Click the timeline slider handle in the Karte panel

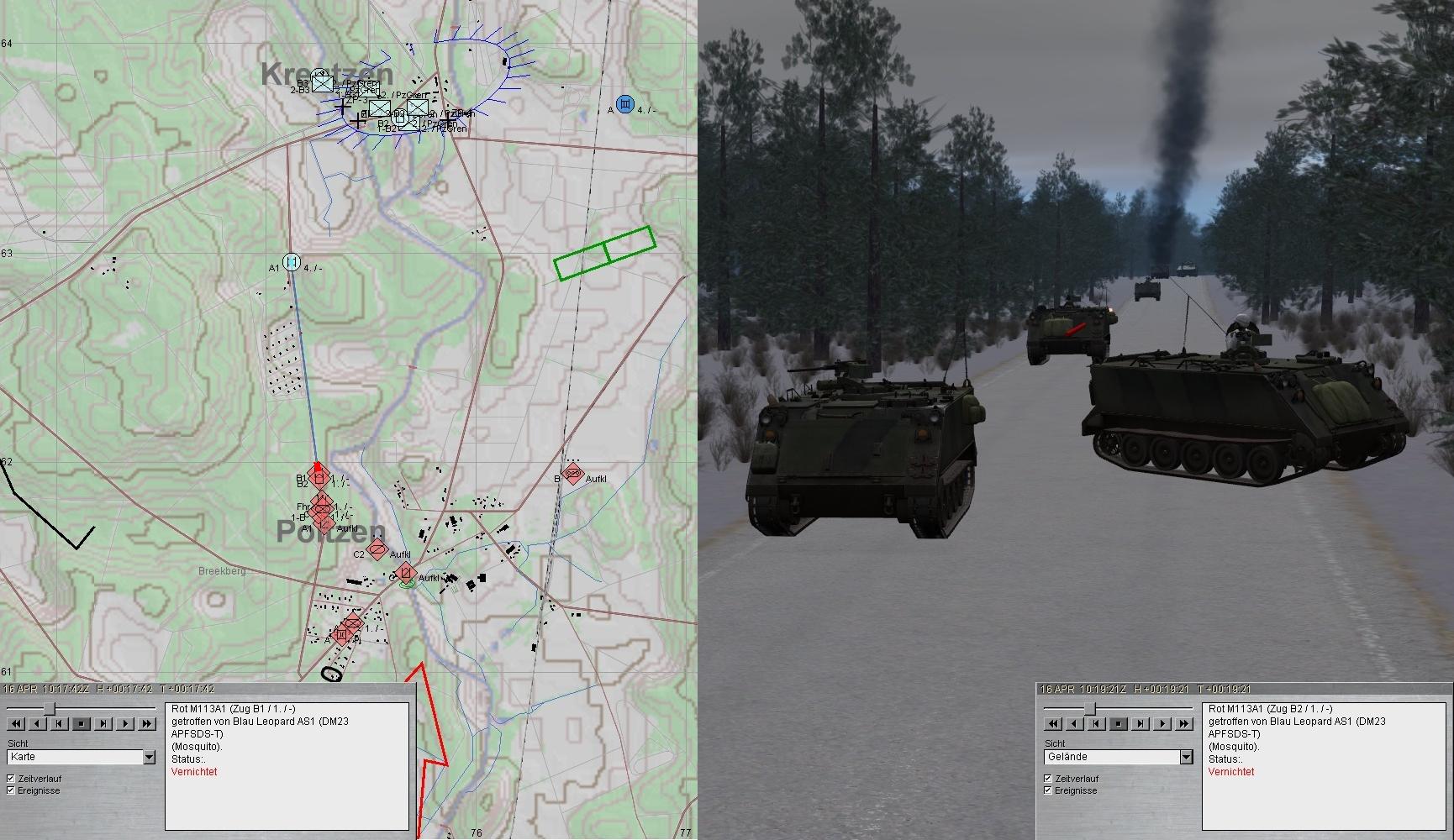pos(50,708)
